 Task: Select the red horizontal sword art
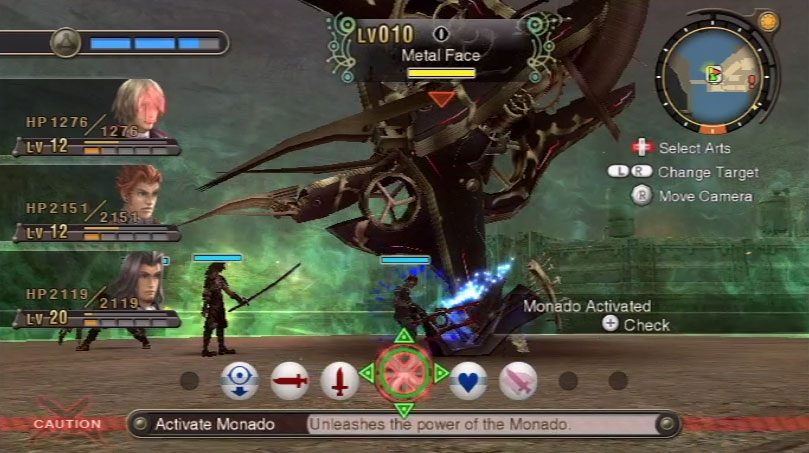point(290,381)
